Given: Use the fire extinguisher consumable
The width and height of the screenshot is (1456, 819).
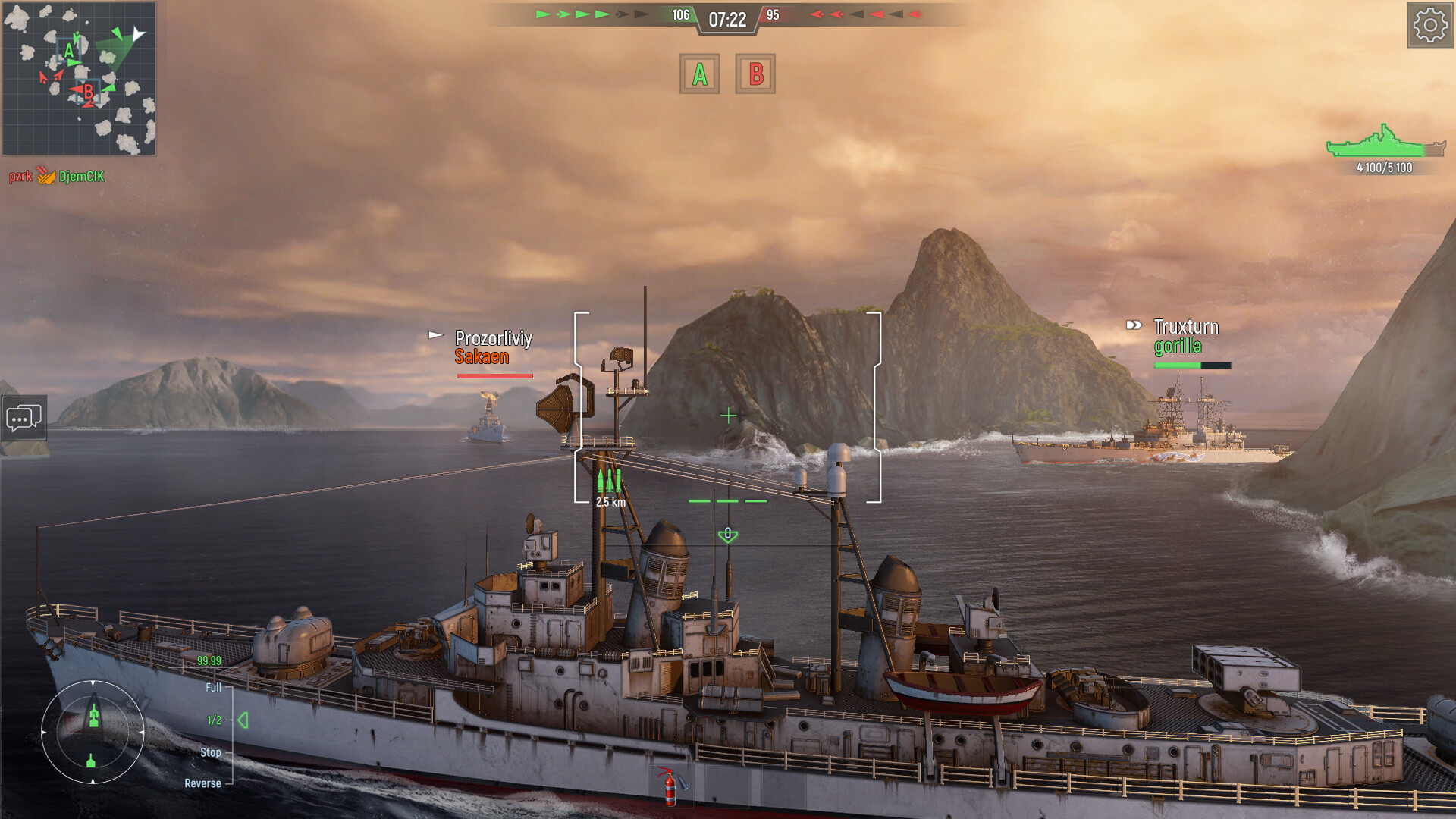Looking at the screenshot, I should [670, 786].
